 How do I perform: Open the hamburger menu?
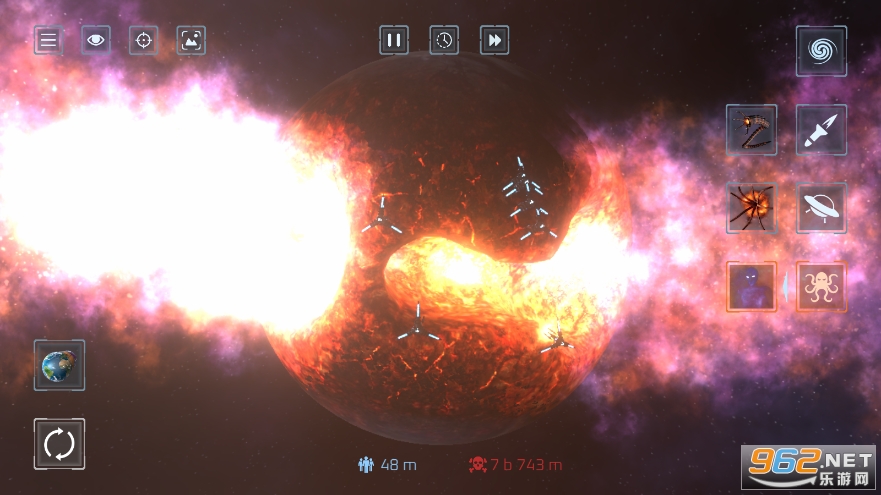click(x=47, y=40)
